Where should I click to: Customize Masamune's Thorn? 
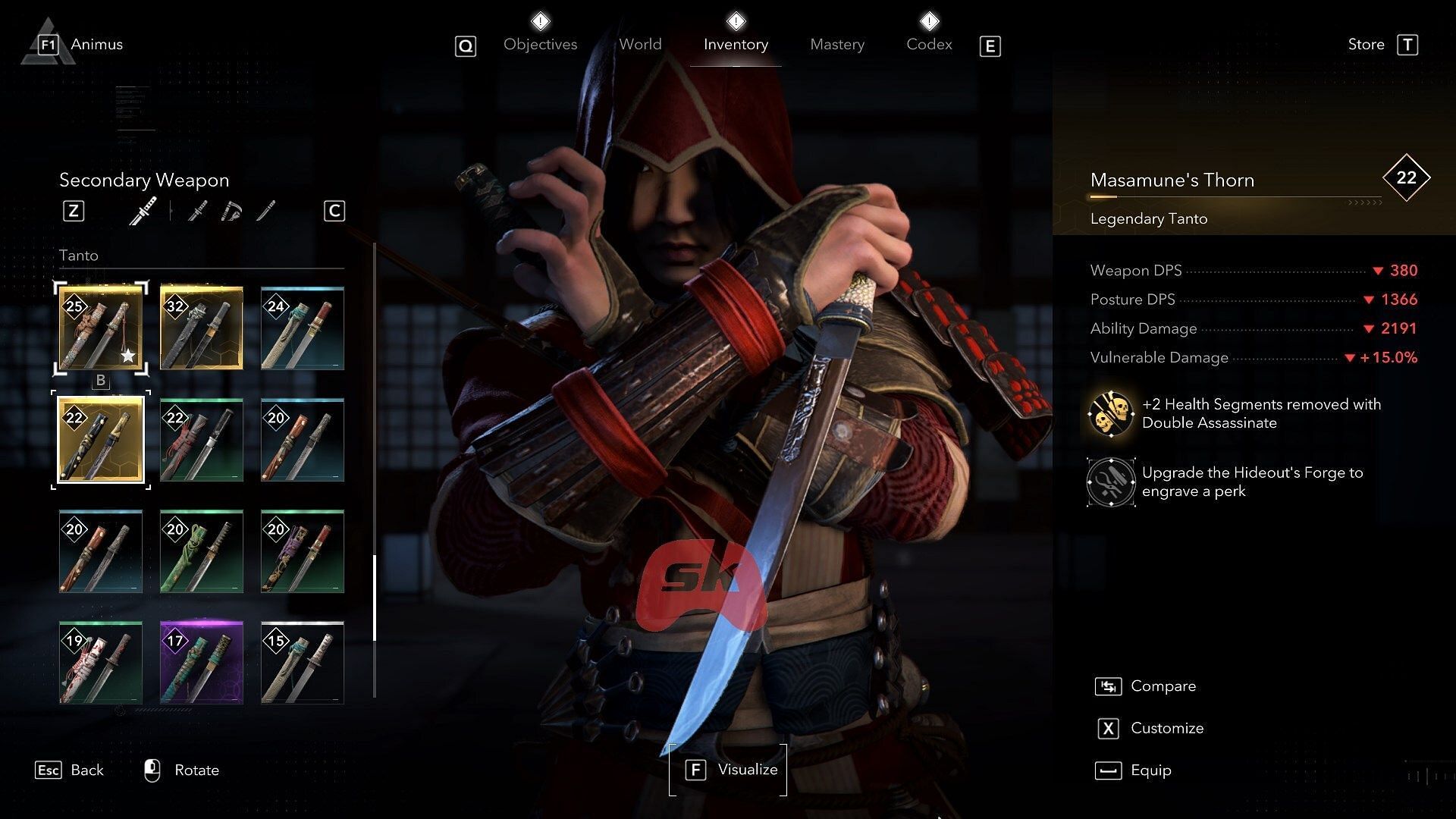coord(1166,729)
